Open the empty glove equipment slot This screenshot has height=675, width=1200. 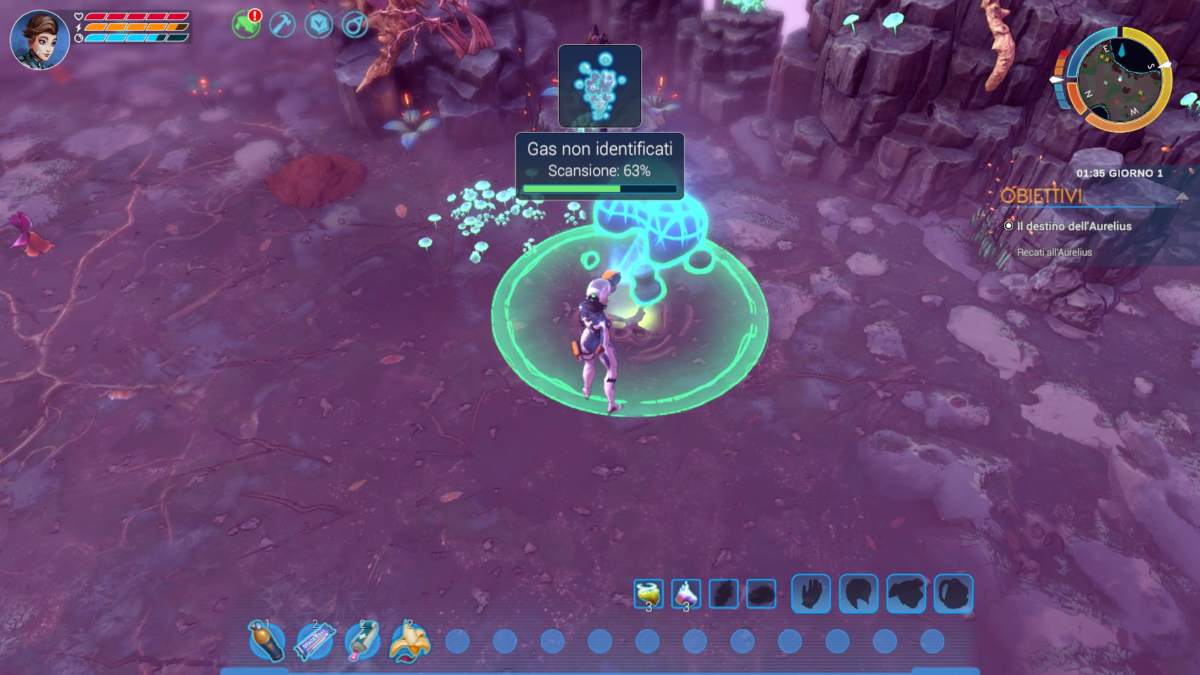[811, 593]
